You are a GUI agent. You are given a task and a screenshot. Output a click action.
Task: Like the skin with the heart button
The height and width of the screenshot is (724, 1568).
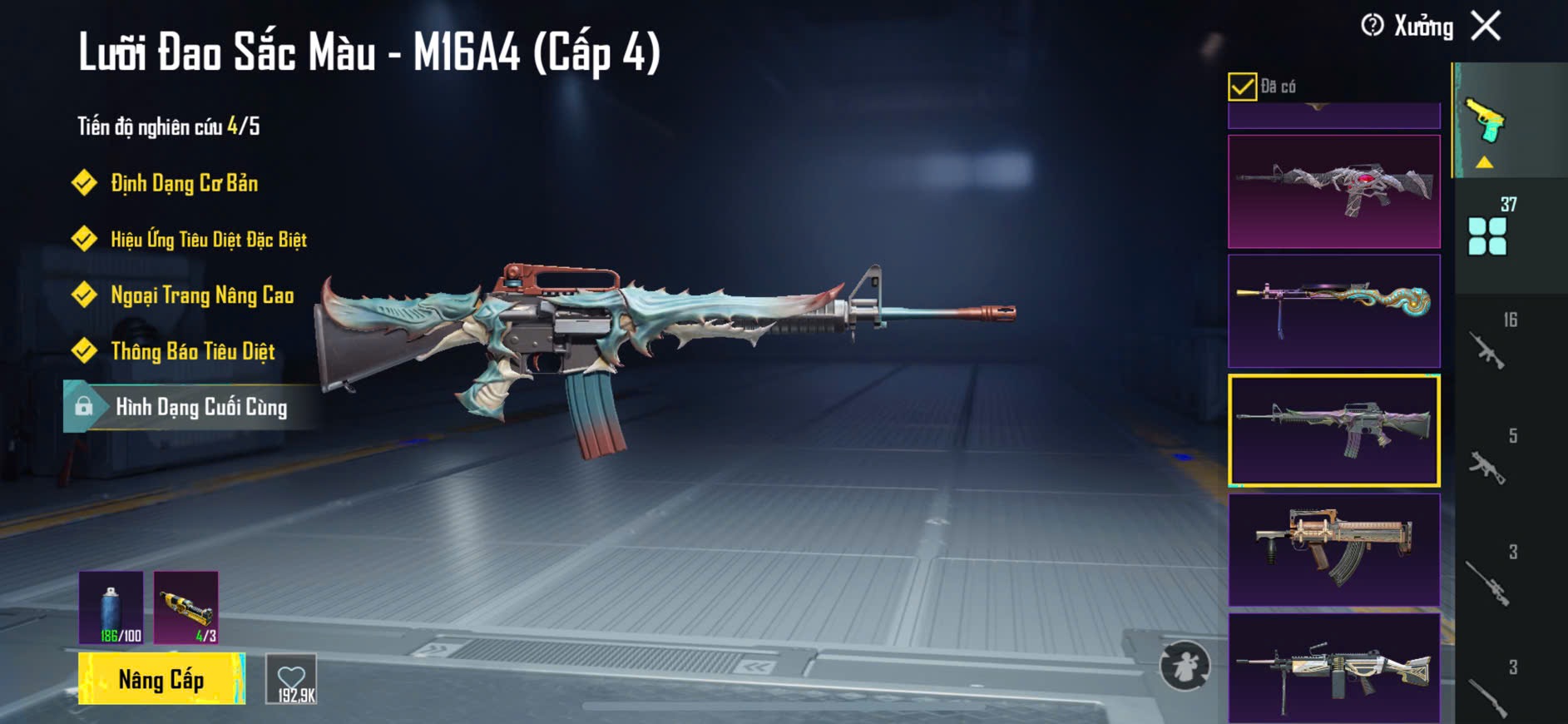[x=291, y=679]
